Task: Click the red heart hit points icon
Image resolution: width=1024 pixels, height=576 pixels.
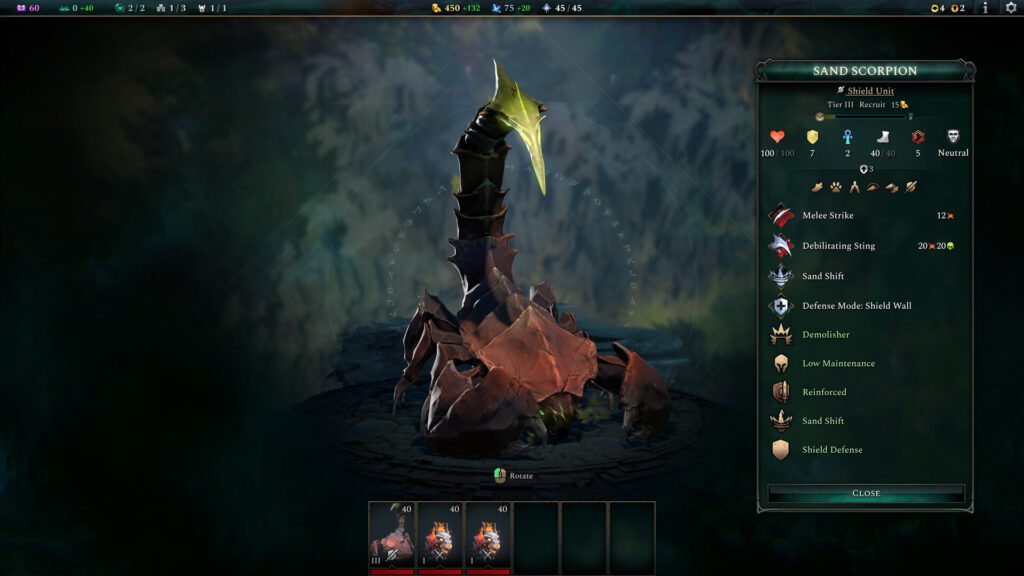Action: 777,137
